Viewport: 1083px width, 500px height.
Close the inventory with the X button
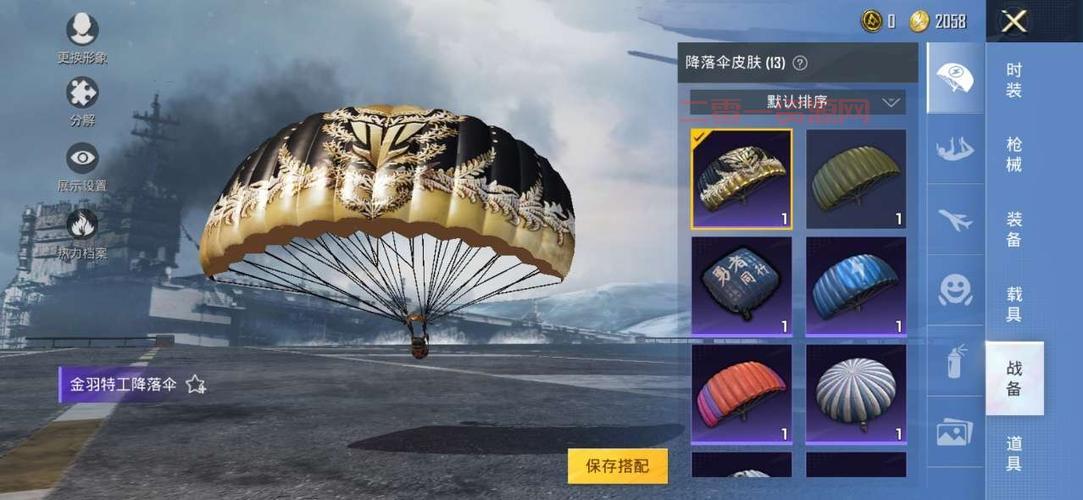point(1014,21)
